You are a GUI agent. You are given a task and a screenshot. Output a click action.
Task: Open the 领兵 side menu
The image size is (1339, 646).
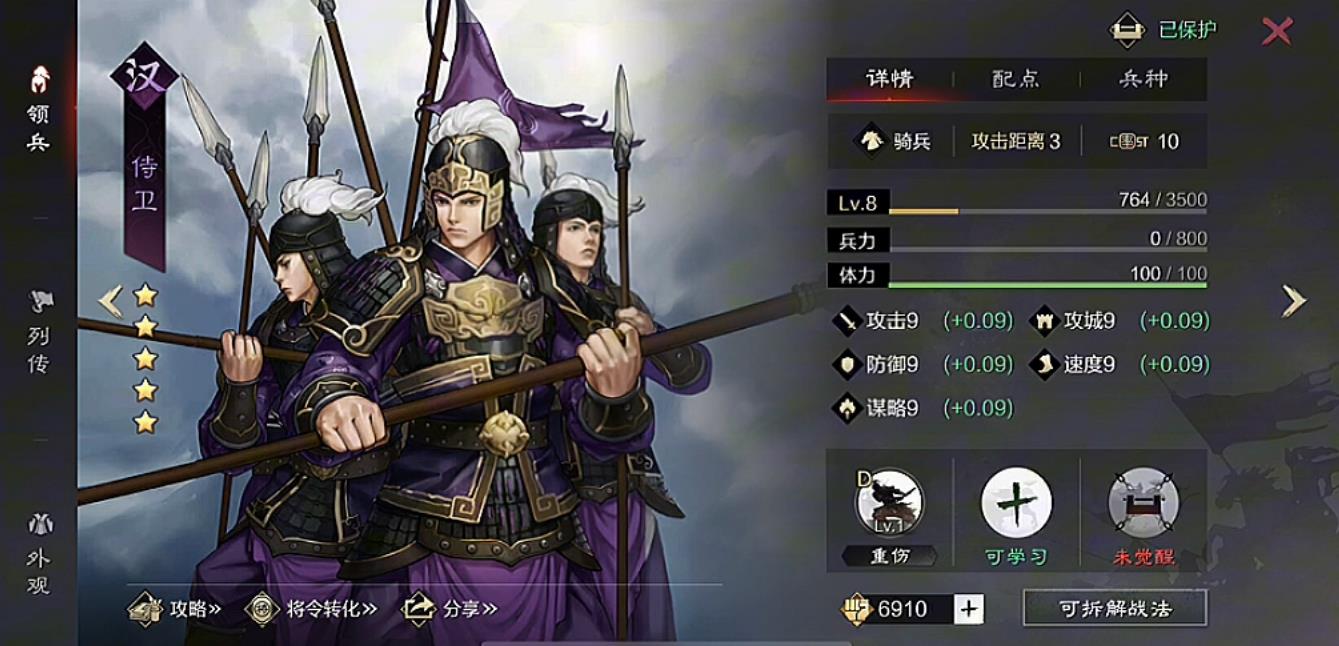[x=39, y=110]
